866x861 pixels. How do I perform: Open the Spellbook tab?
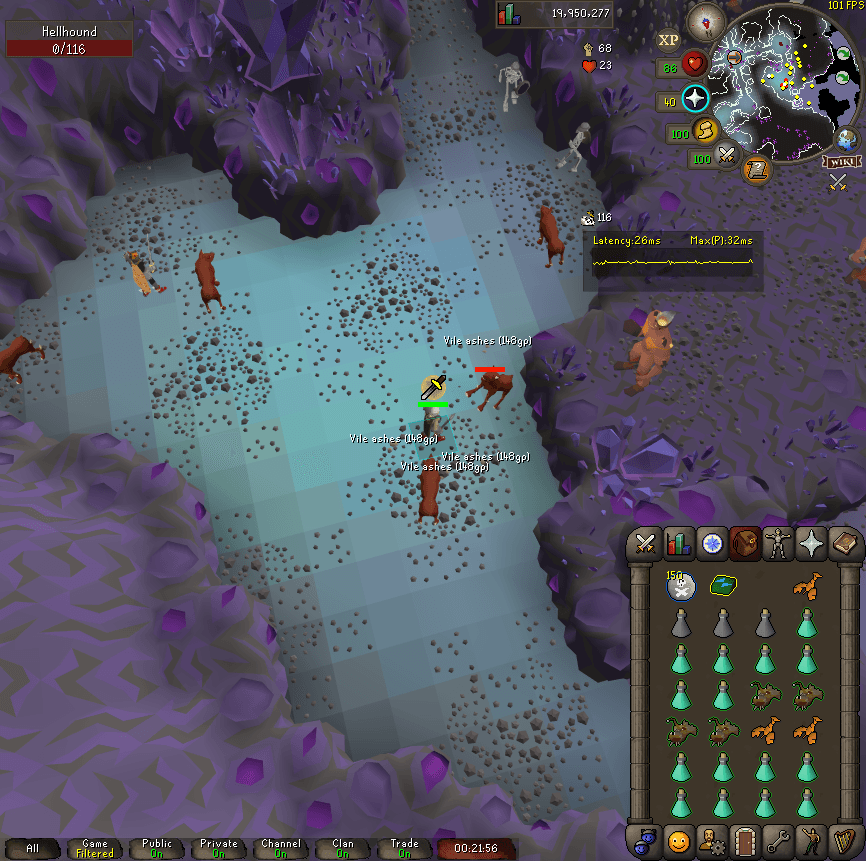click(845, 543)
